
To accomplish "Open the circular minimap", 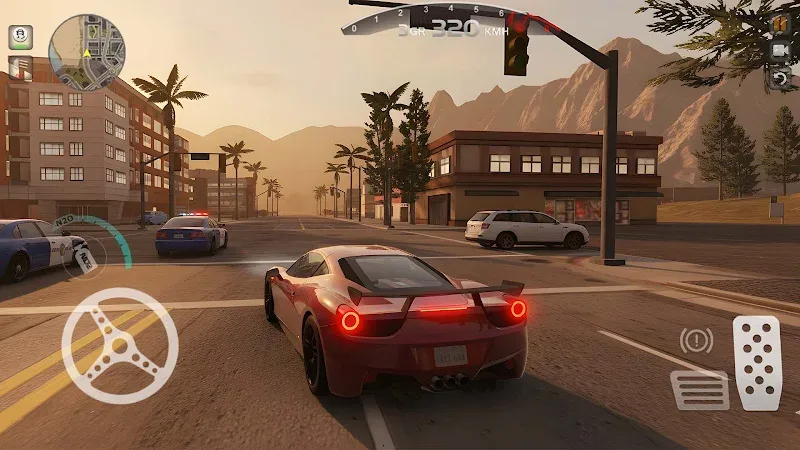I will point(87,52).
